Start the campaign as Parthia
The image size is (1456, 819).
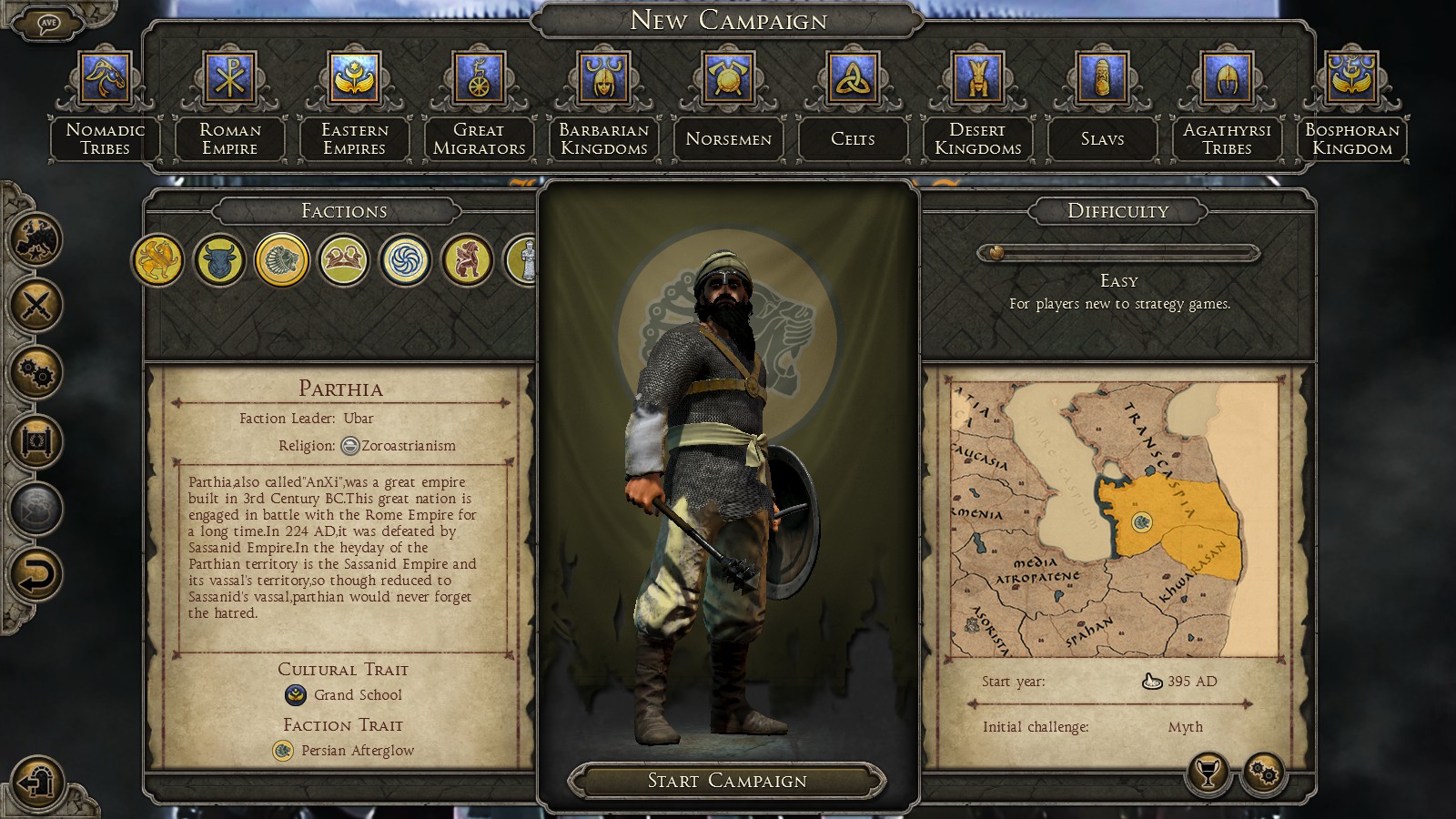726,781
